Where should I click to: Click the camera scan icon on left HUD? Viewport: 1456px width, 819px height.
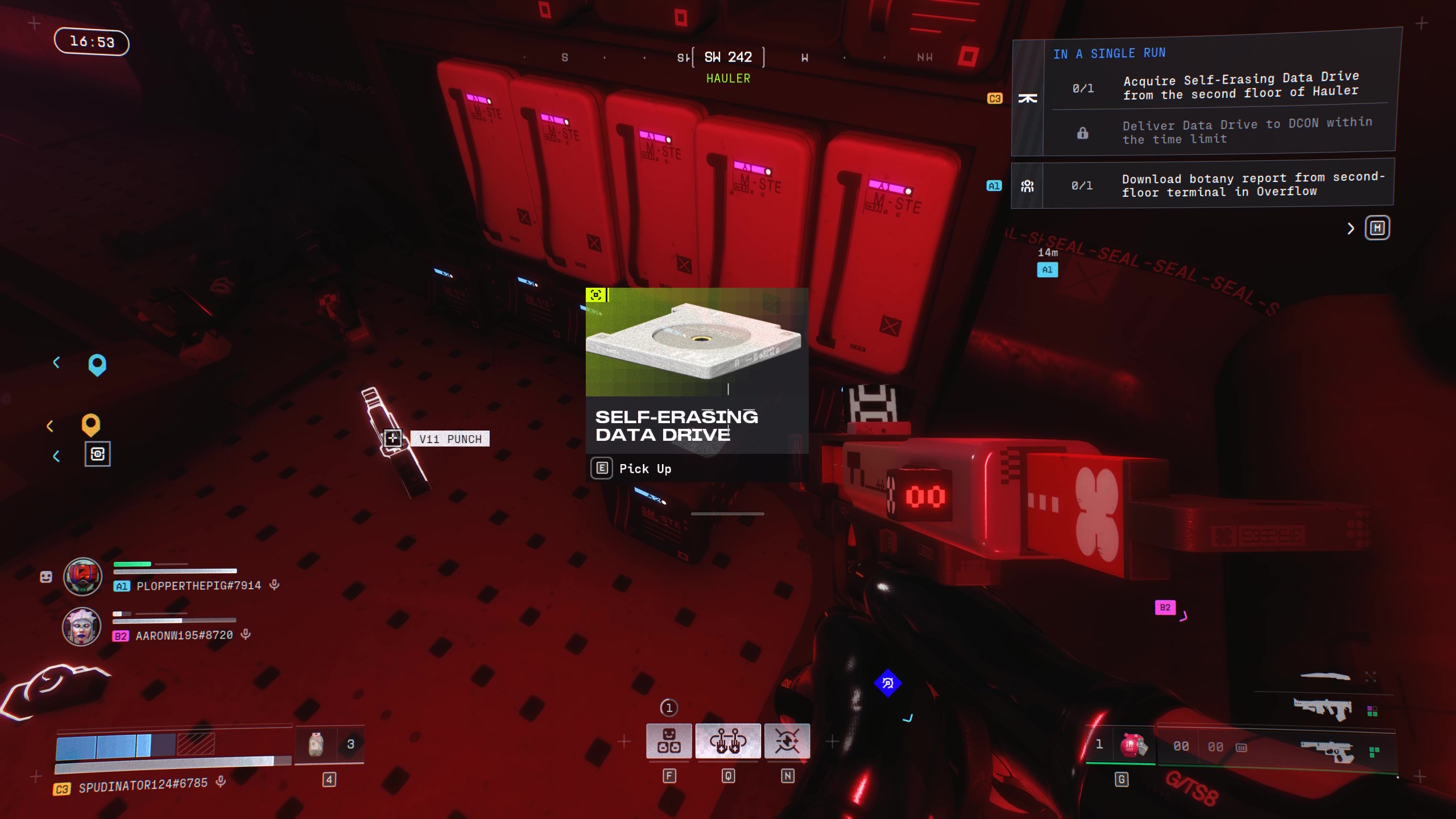(97, 454)
